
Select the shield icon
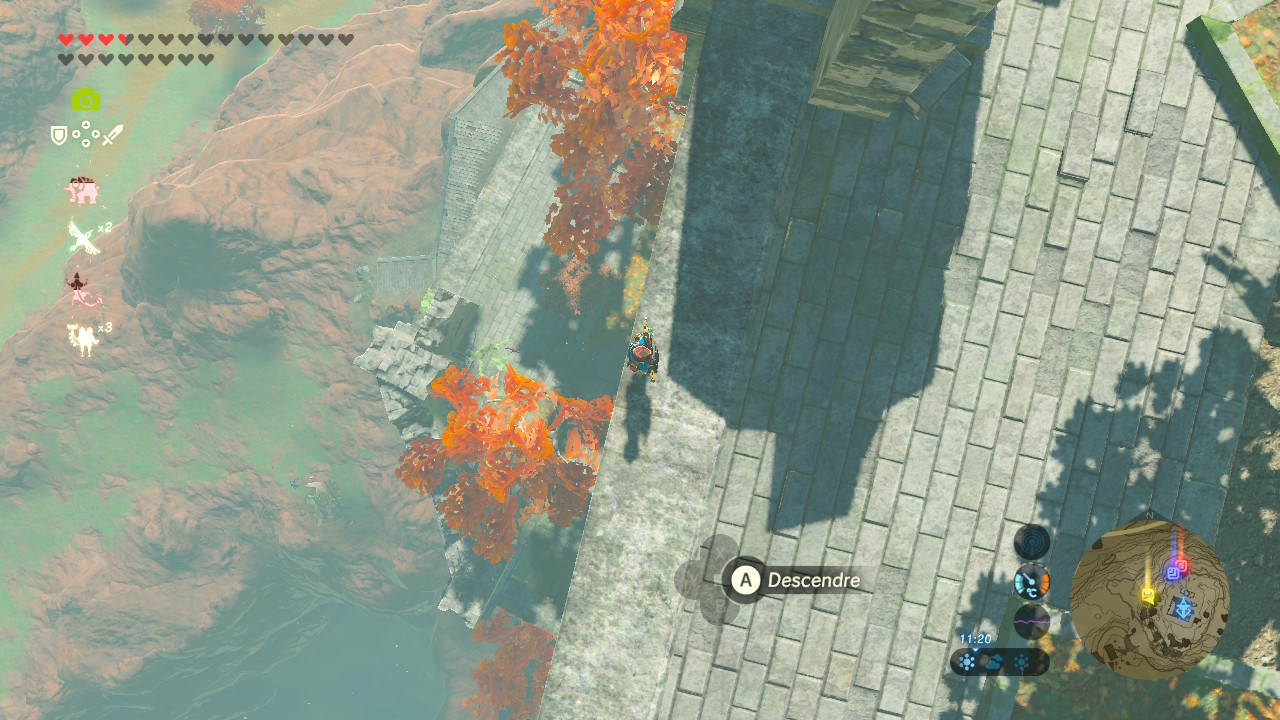(59, 135)
